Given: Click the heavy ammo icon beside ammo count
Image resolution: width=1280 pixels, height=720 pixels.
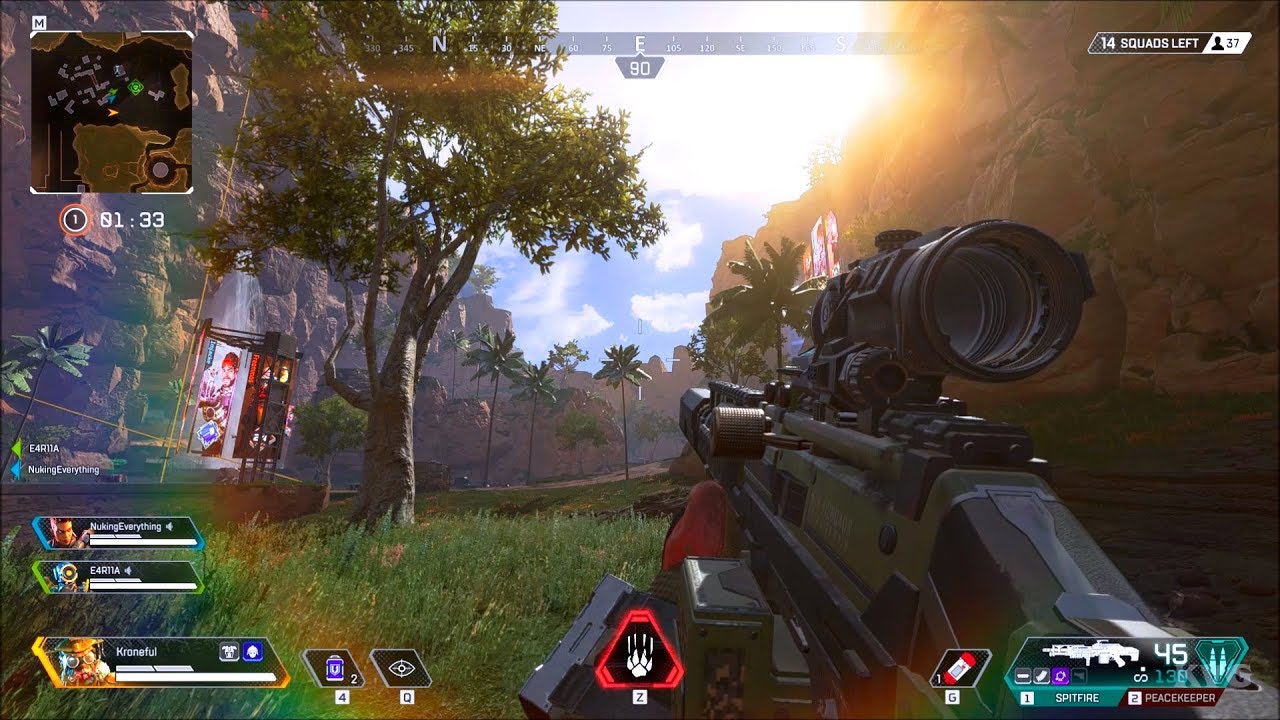Looking at the screenshot, I should [1217, 660].
